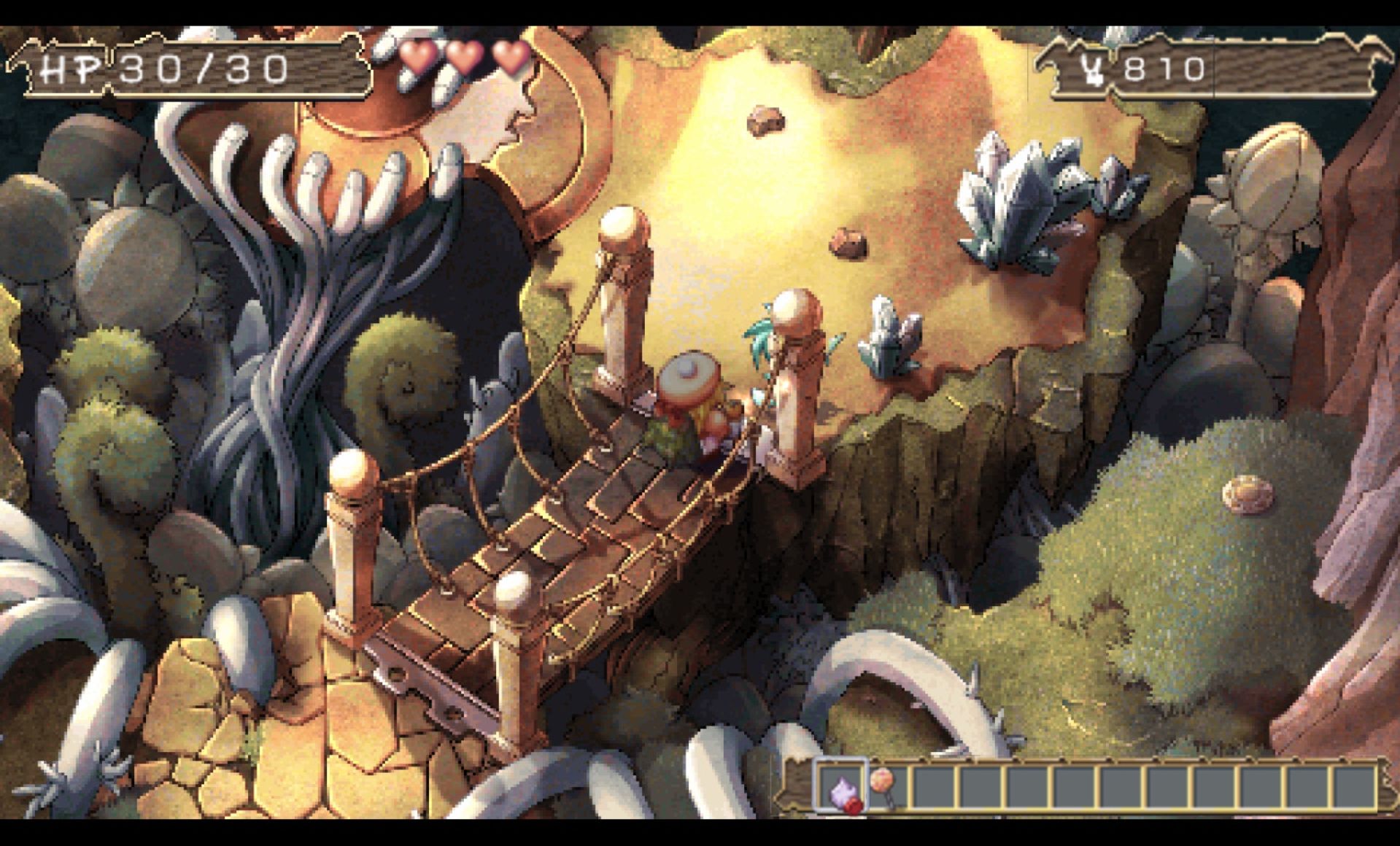The image size is (1400, 846).
Task: Select the orange lollipop item slot
Action: point(886,786)
